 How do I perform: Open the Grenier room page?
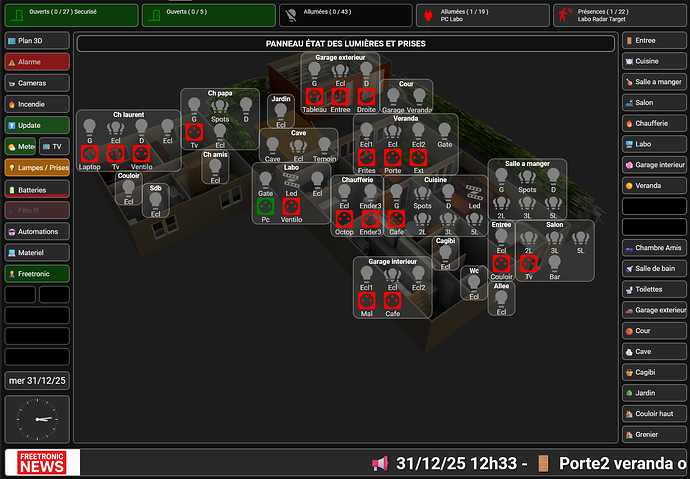point(655,434)
